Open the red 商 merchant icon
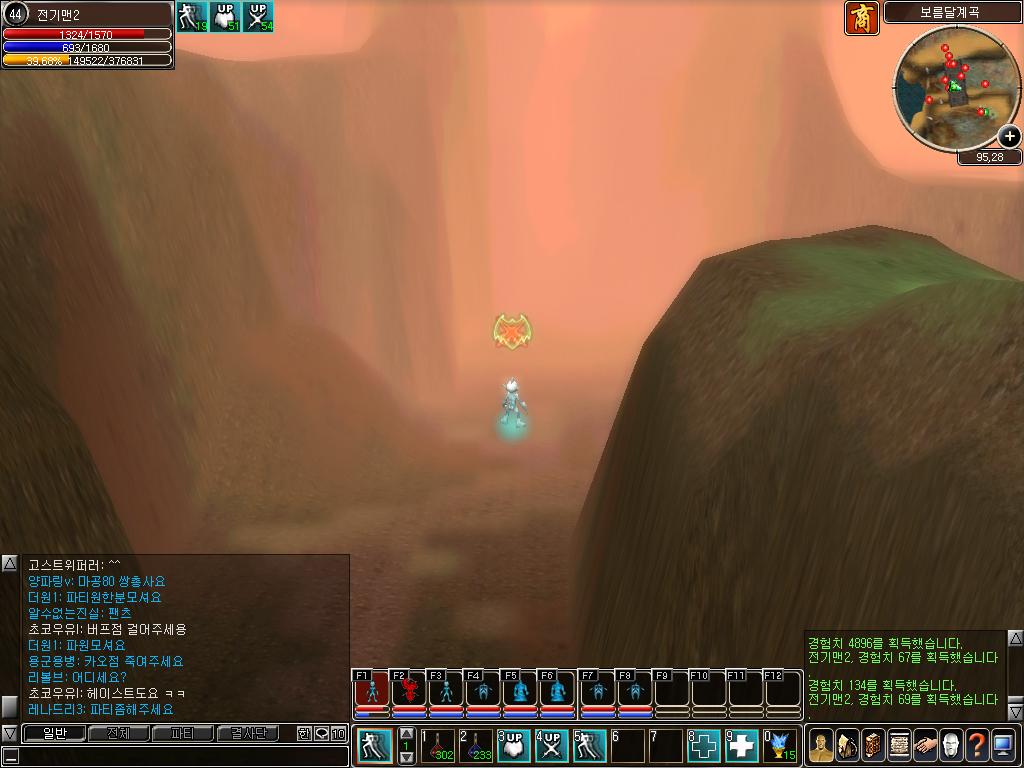This screenshot has height=768, width=1024. pos(862,18)
